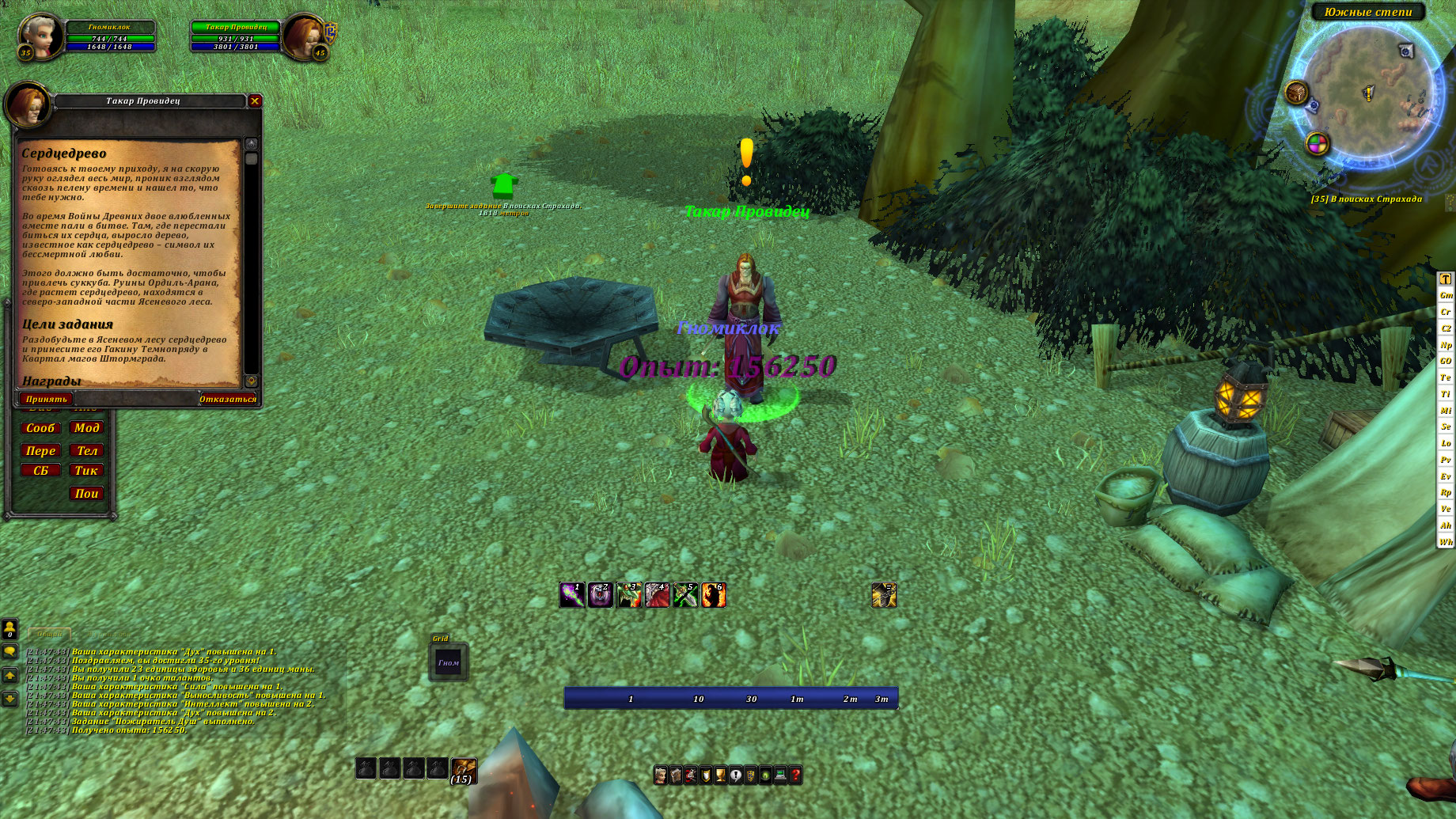This screenshot has height=819, width=1456.
Task: Accept the quest with the Принять button
Action: pos(47,399)
